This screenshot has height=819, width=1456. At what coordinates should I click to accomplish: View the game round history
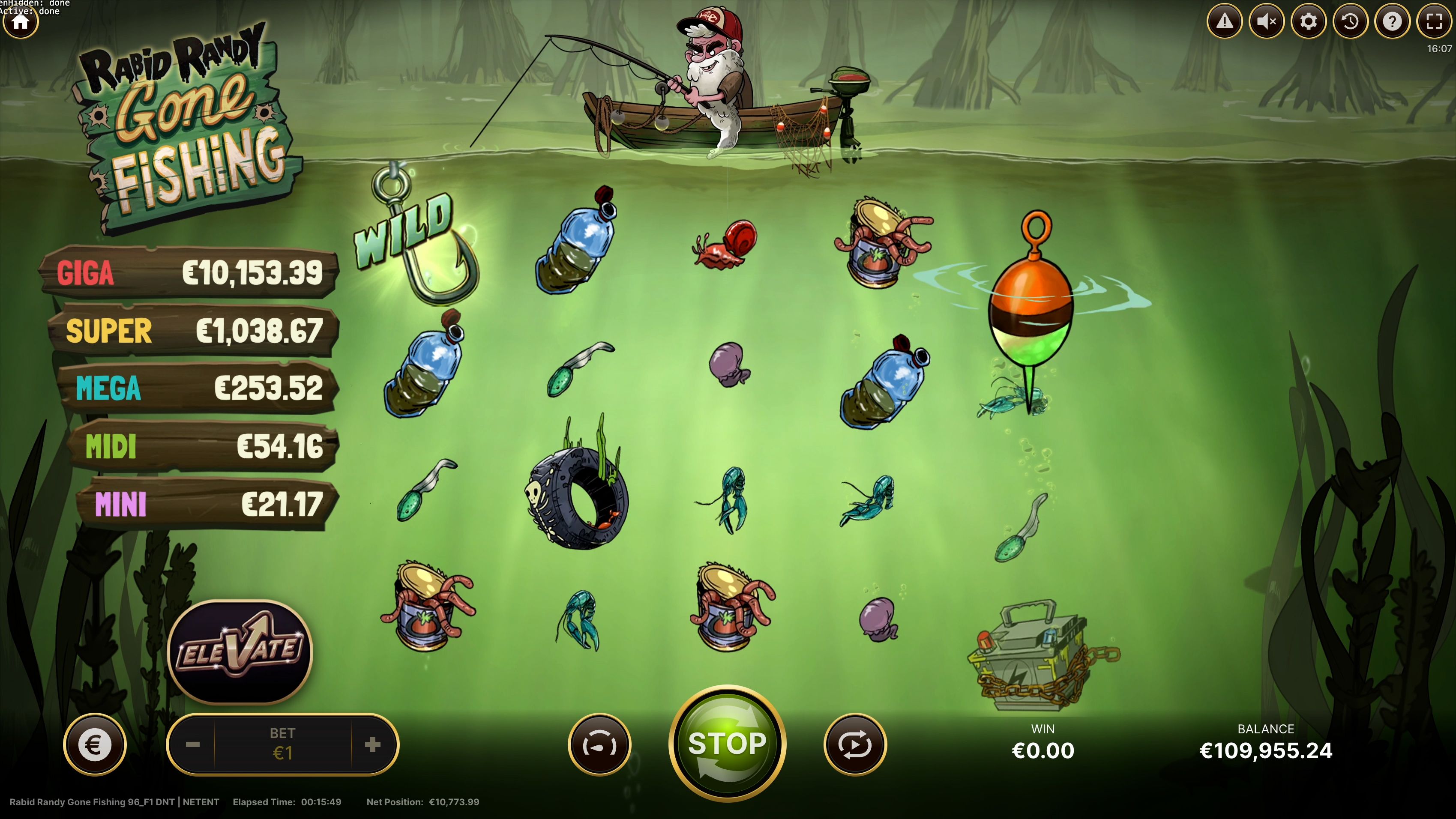click(1351, 21)
